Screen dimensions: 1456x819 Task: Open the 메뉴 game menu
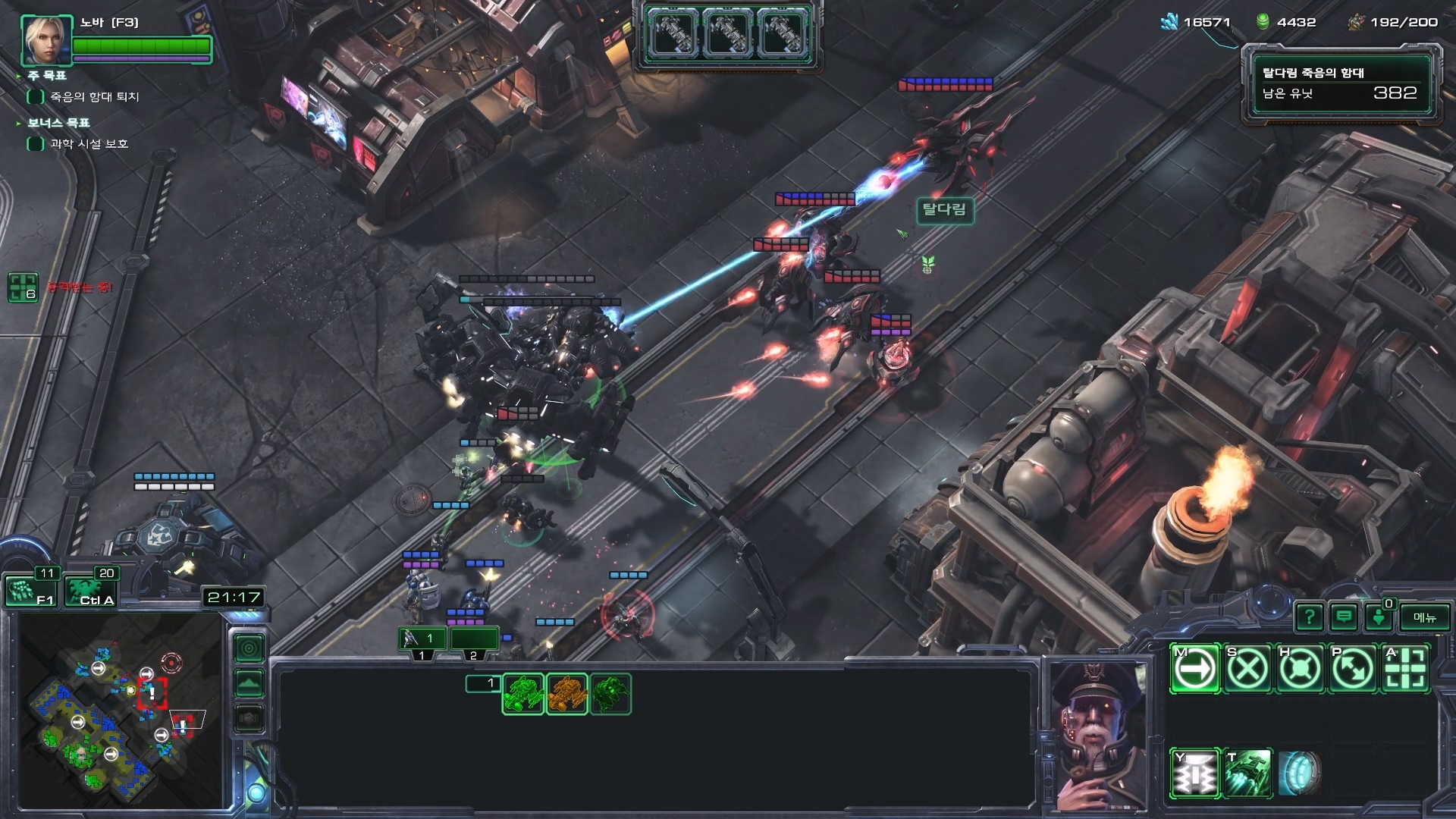point(1424,617)
